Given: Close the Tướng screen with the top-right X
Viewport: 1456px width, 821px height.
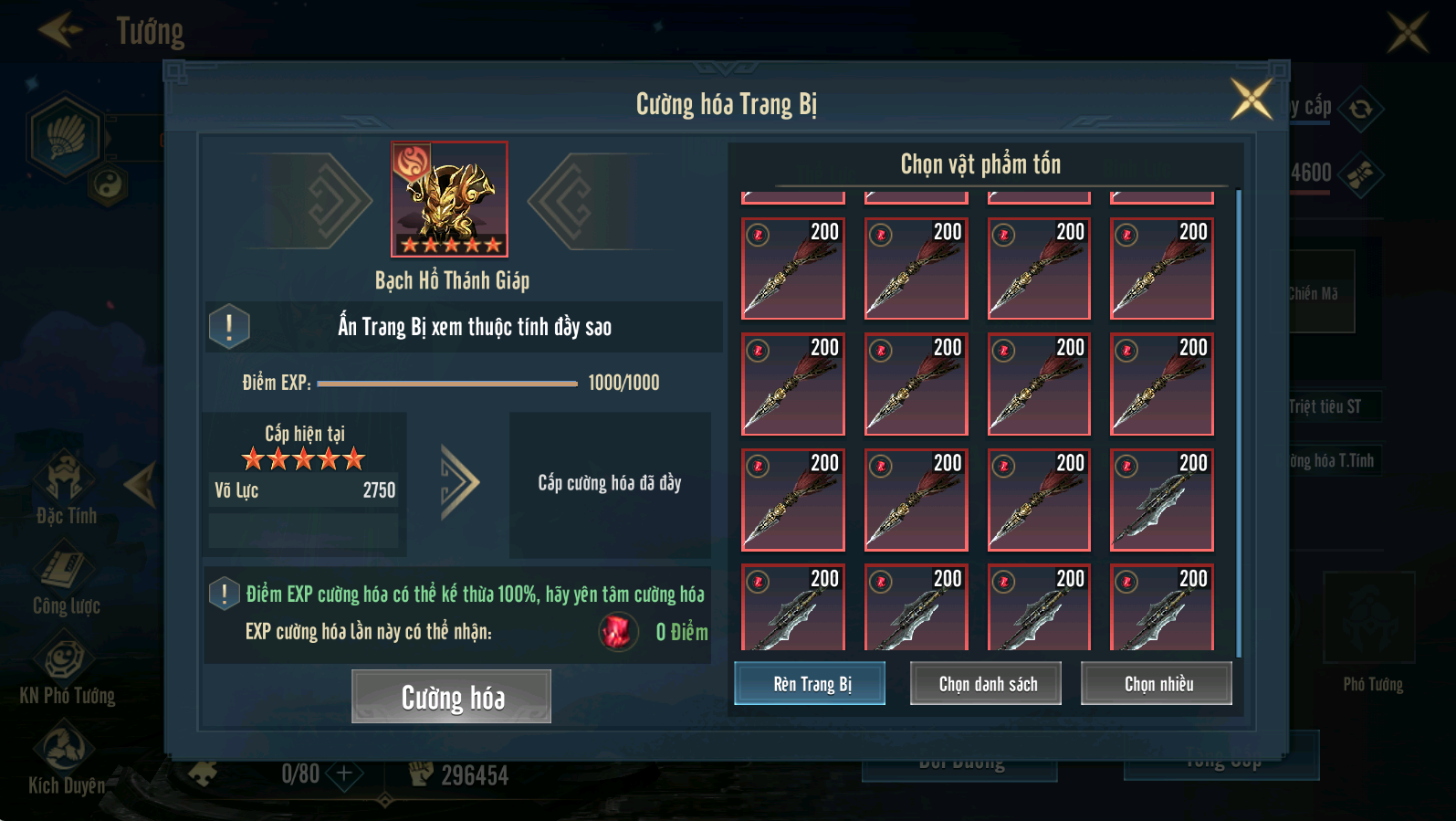Looking at the screenshot, I should point(1408,32).
